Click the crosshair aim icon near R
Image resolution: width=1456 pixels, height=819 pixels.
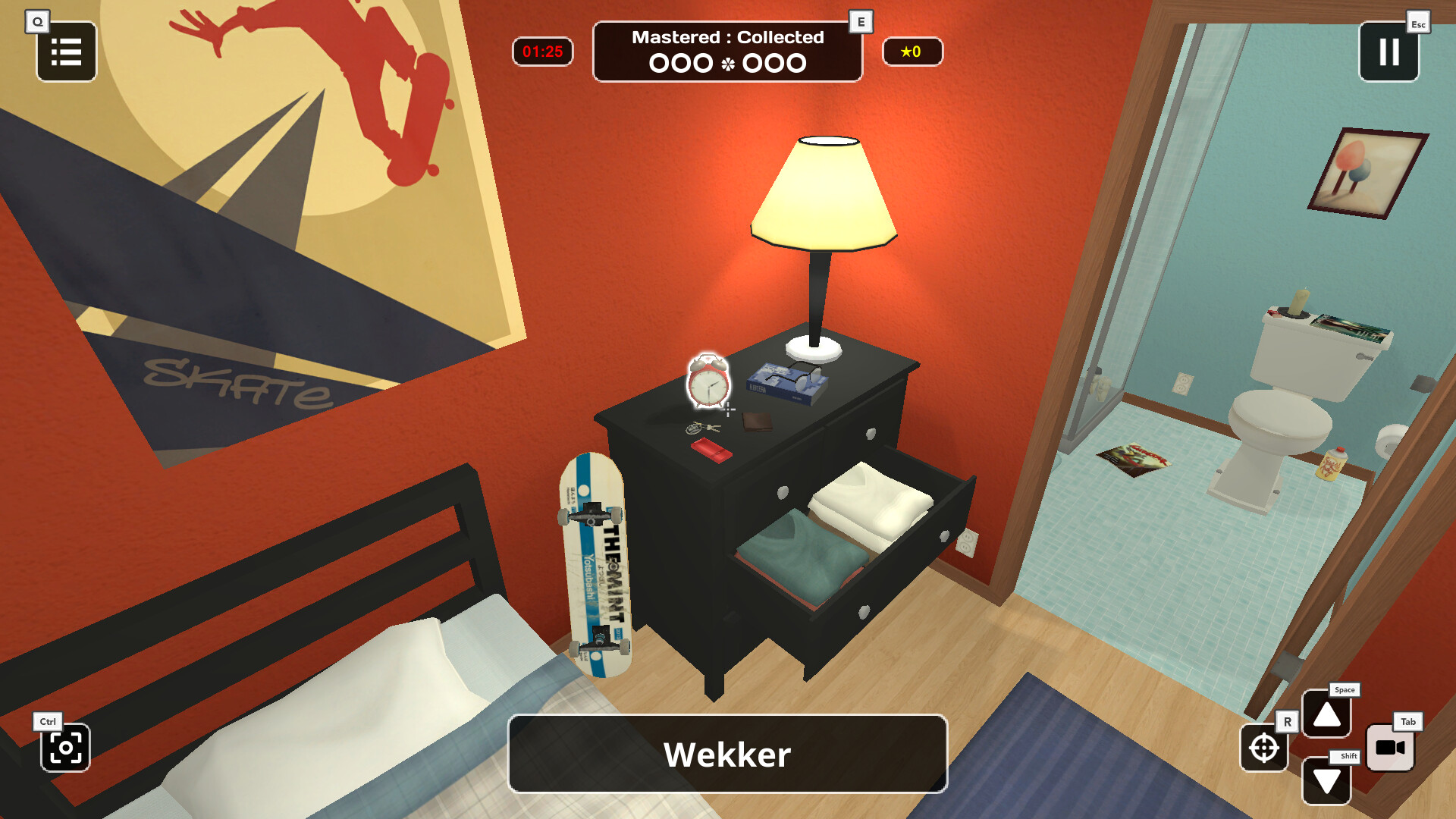tap(1263, 748)
